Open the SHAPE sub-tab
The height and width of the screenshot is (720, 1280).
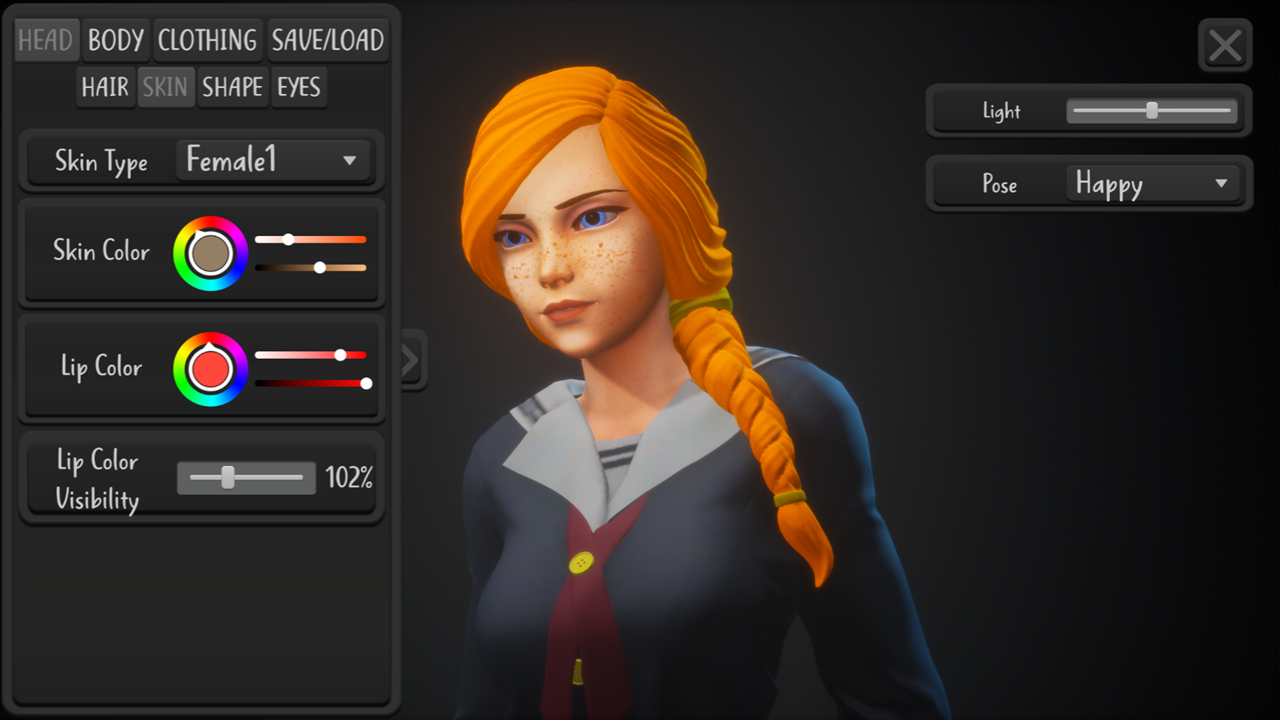(x=232, y=88)
